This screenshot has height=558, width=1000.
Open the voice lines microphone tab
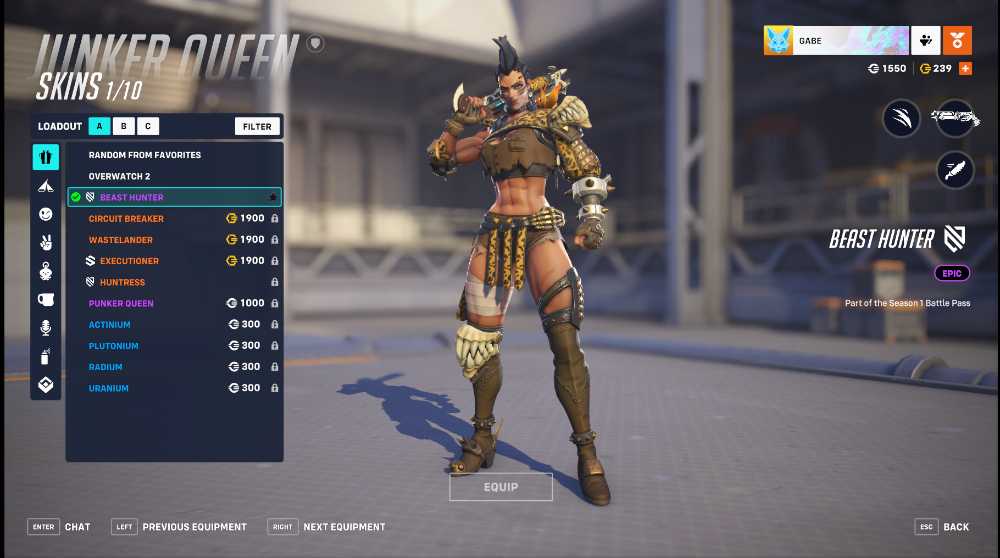[x=46, y=328]
